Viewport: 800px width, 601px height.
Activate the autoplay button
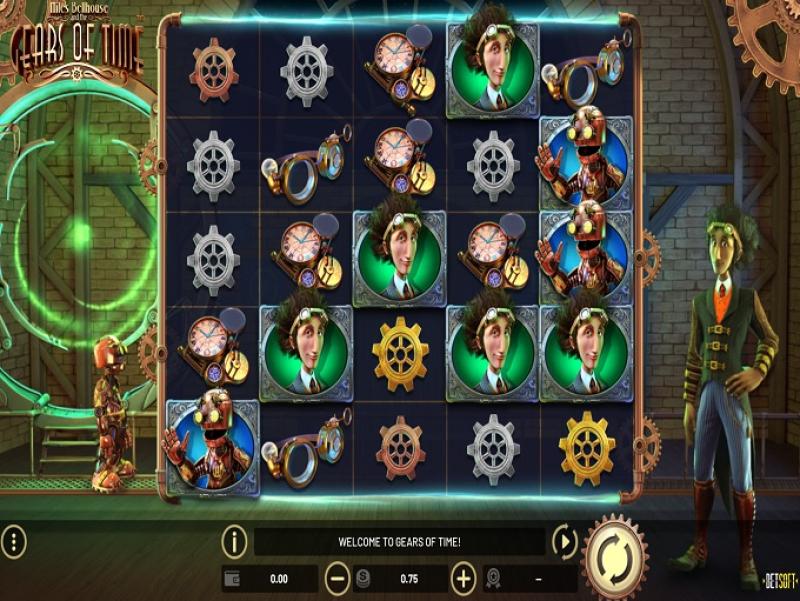point(565,543)
